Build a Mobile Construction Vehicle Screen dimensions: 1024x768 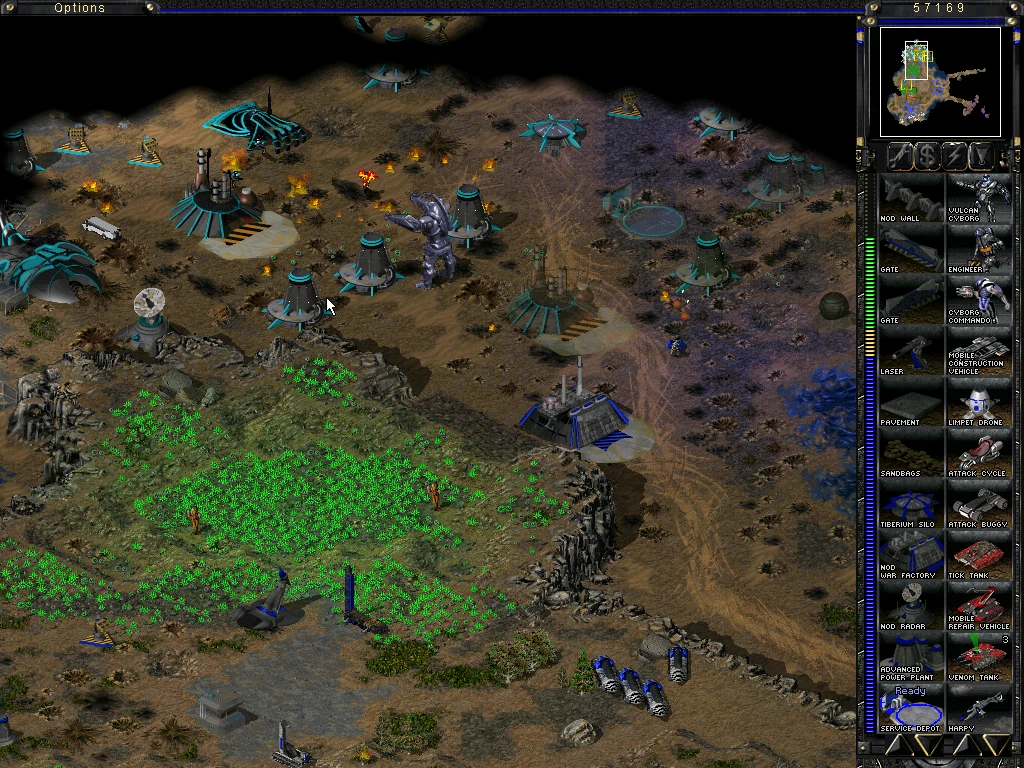click(x=979, y=351)
